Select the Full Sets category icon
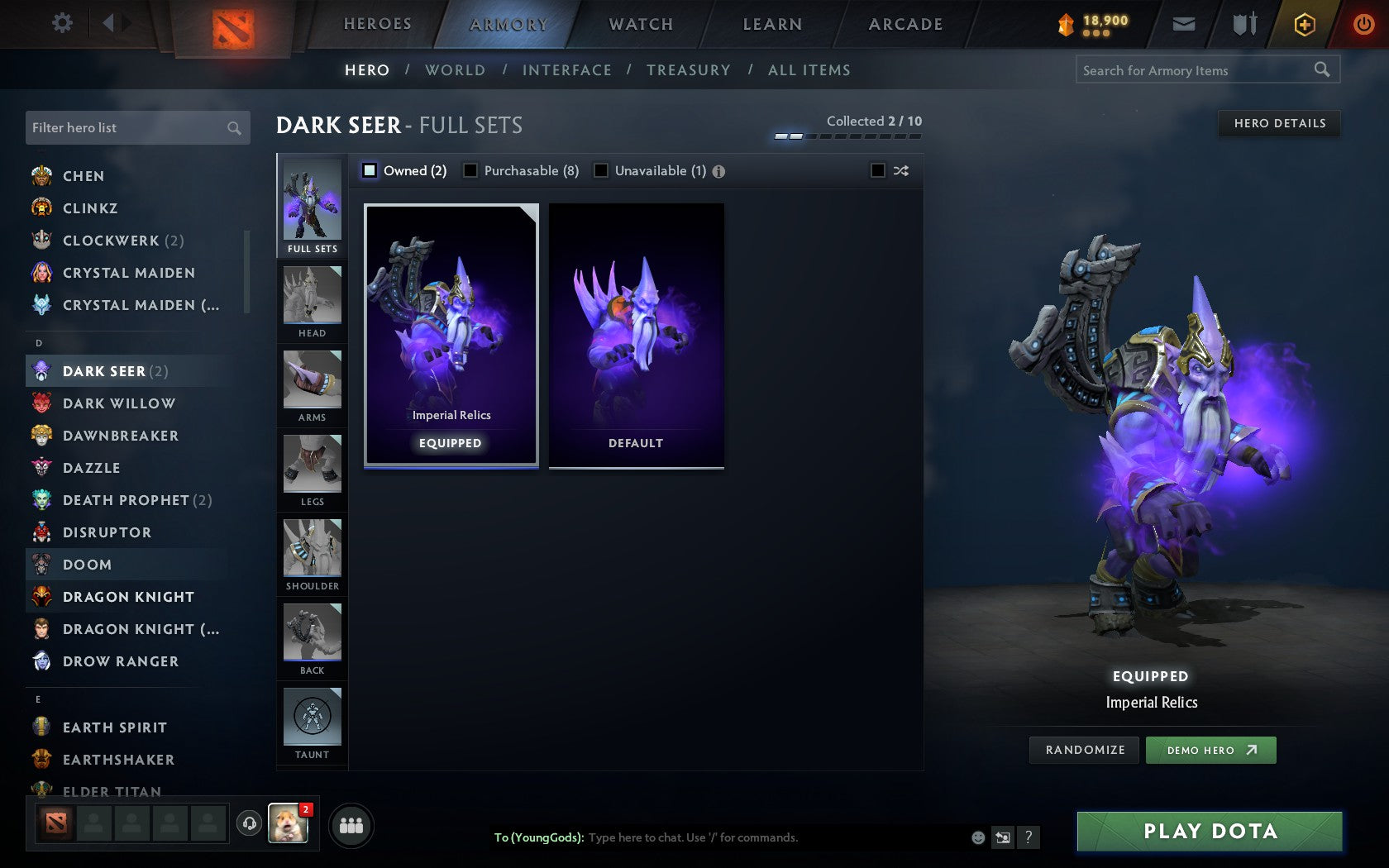The image size is (1389, 868). pos(312,201)
